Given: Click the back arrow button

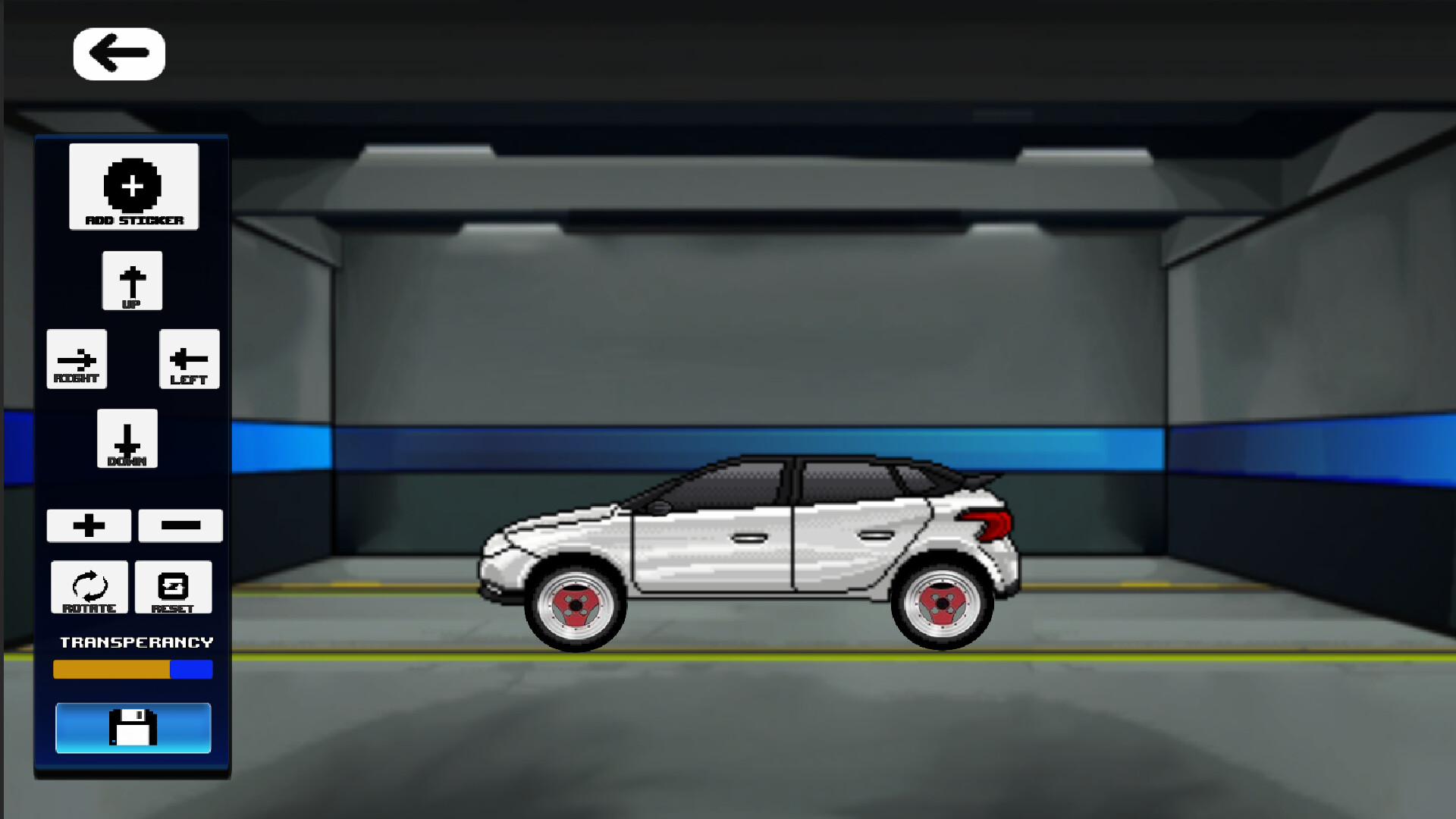Looking at the screenshot, I should 118,52.
